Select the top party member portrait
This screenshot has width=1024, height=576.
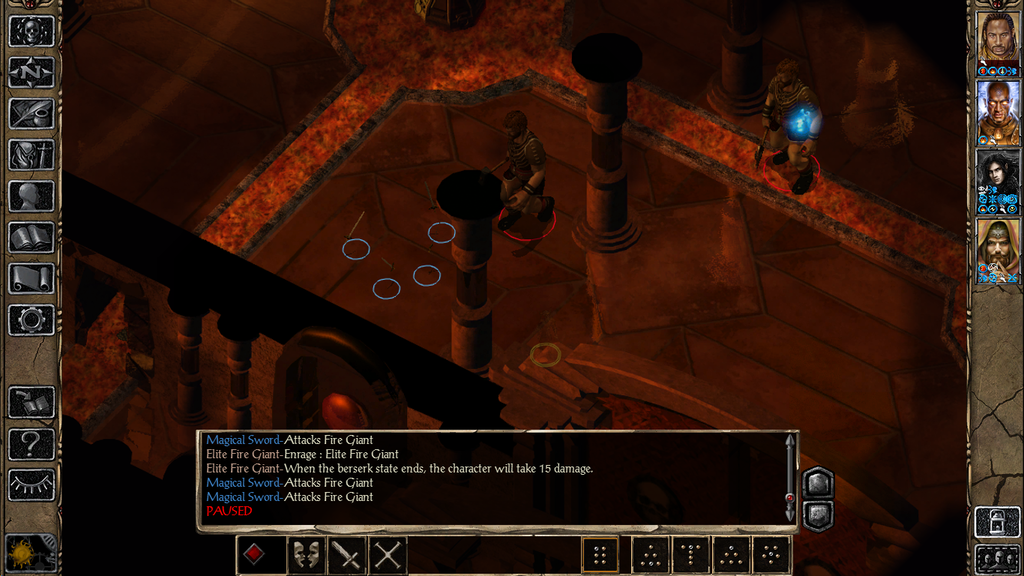(x=997, y=40)
